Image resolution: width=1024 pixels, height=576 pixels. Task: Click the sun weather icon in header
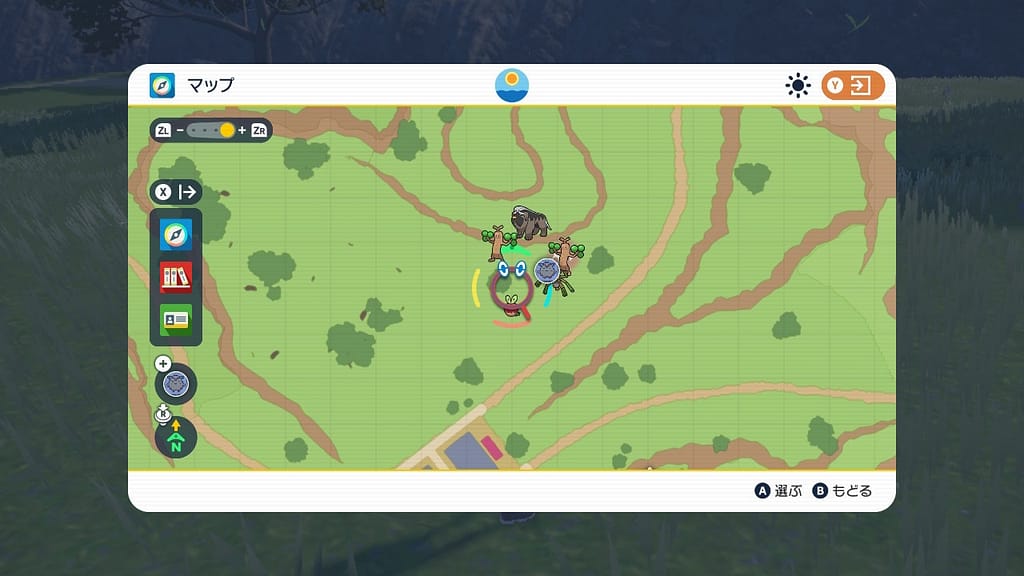[x=797, y=85]
